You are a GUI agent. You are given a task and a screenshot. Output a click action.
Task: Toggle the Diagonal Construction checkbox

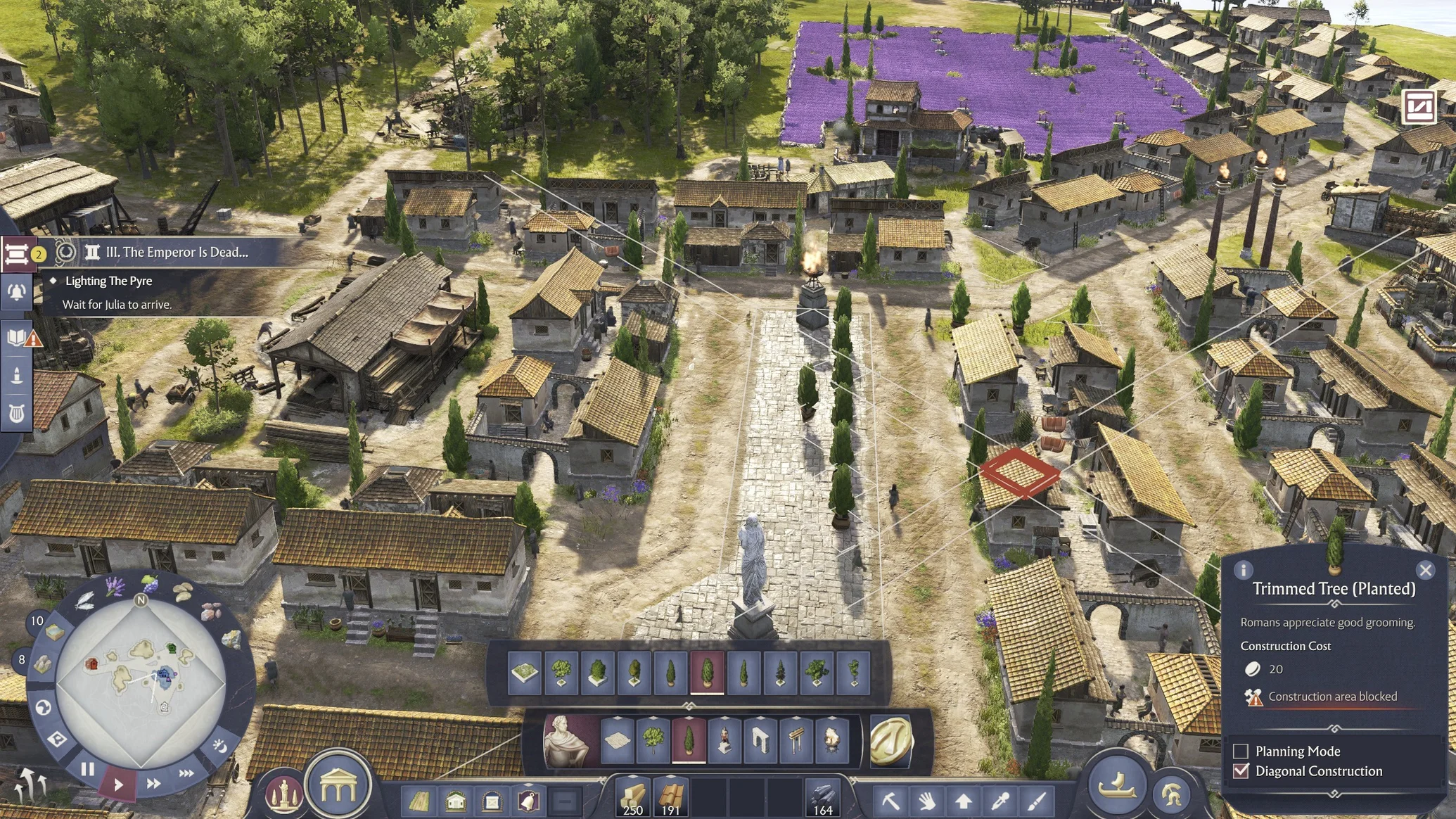1241,771
